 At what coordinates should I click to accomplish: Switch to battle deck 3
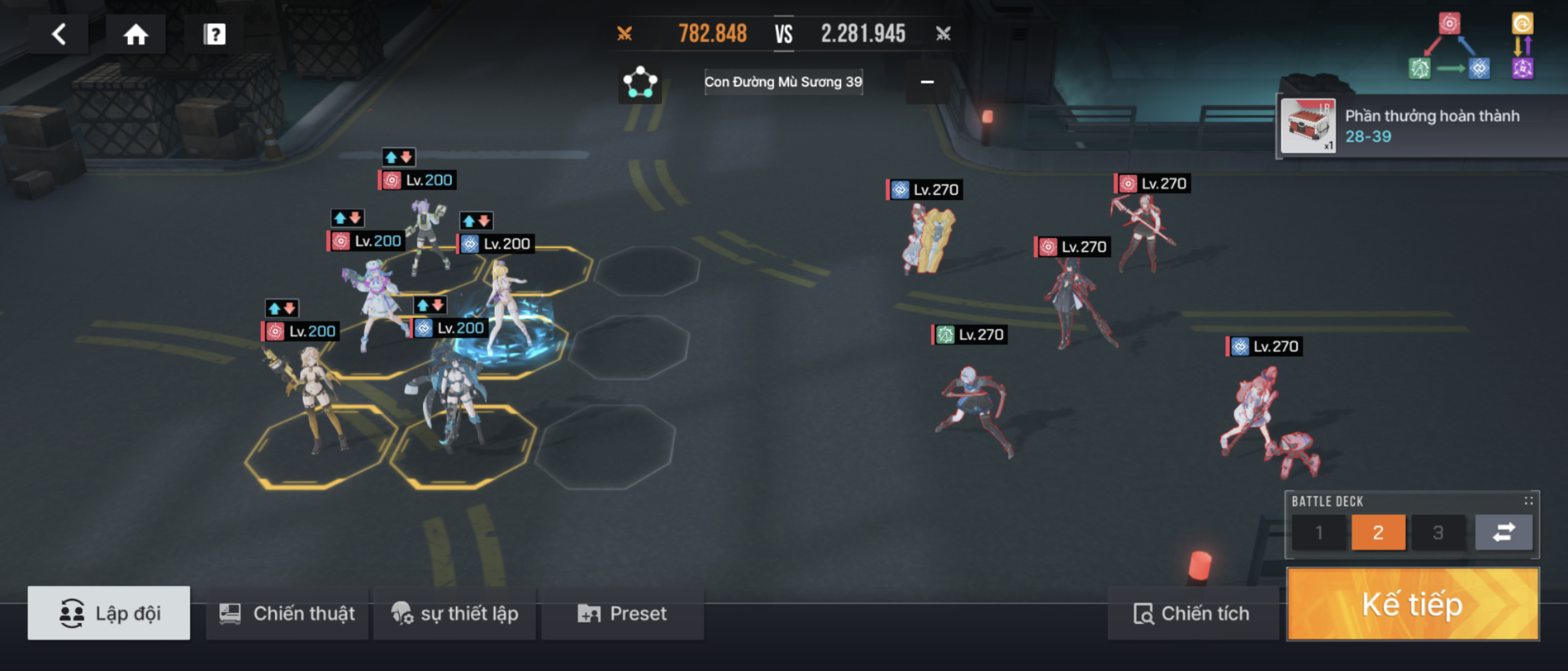[x=1438, y=532]
